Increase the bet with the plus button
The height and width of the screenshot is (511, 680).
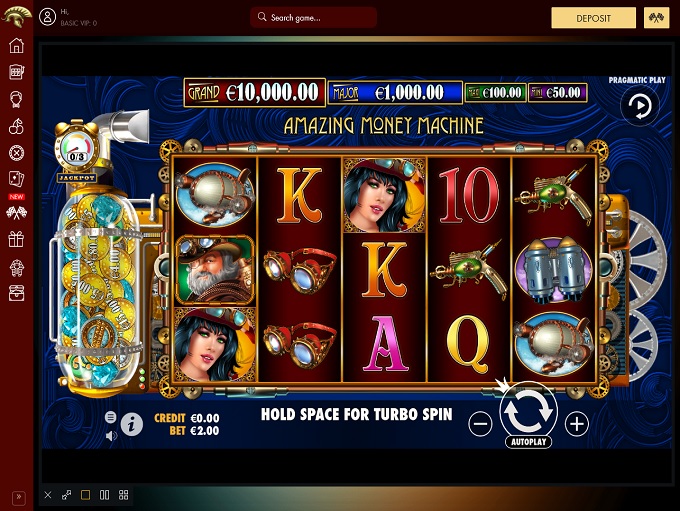(x=577, y=424)
